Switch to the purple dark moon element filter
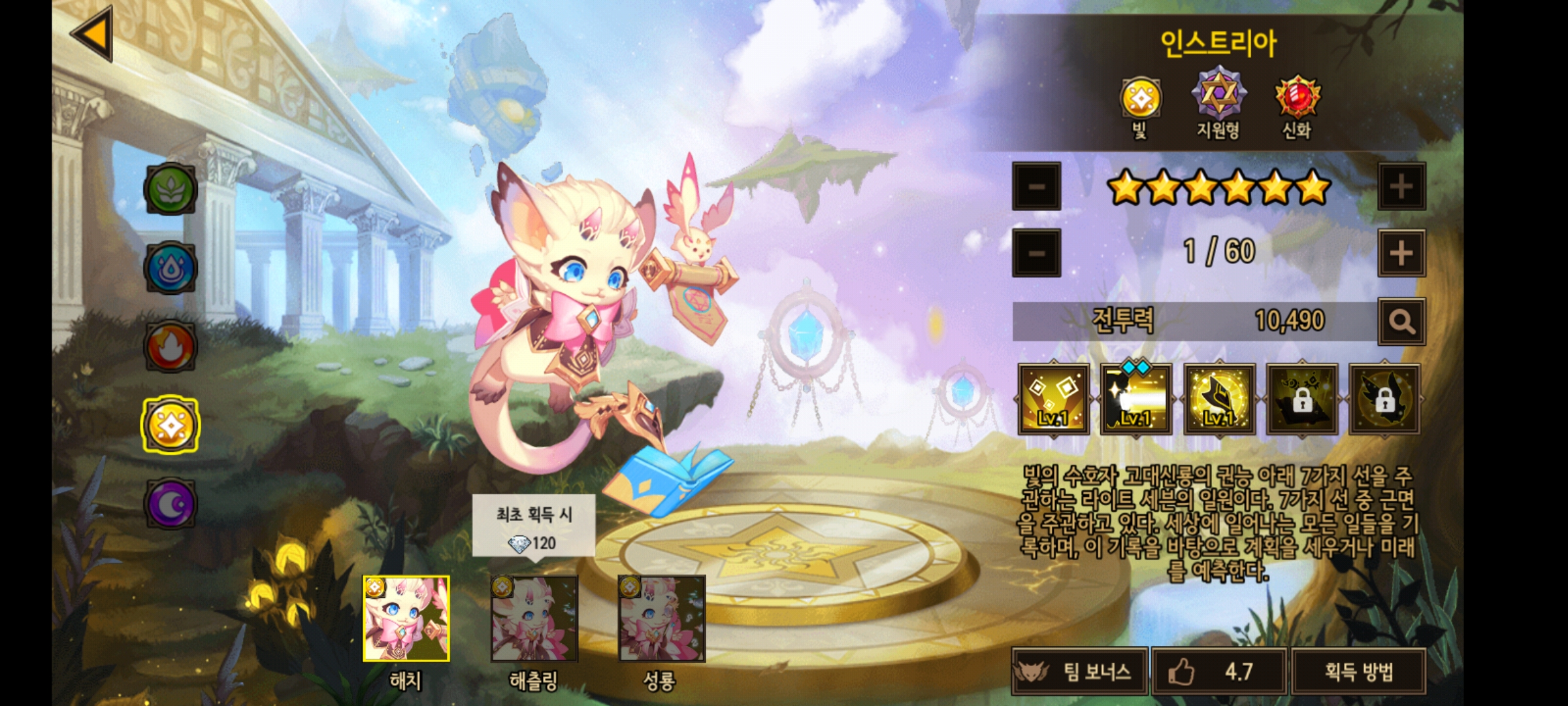 [171, 504]
